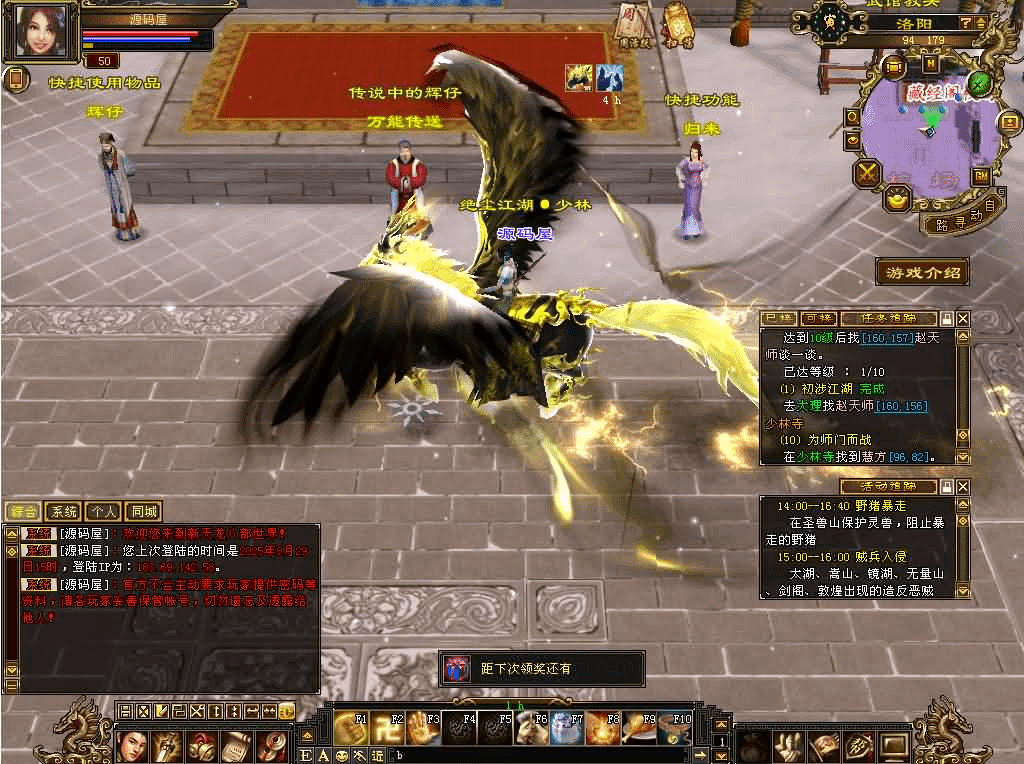This screenshot has height=764, width=1024.
Task: Open the 游戏介绍 game introduction button
Action: tap(922, 272)
